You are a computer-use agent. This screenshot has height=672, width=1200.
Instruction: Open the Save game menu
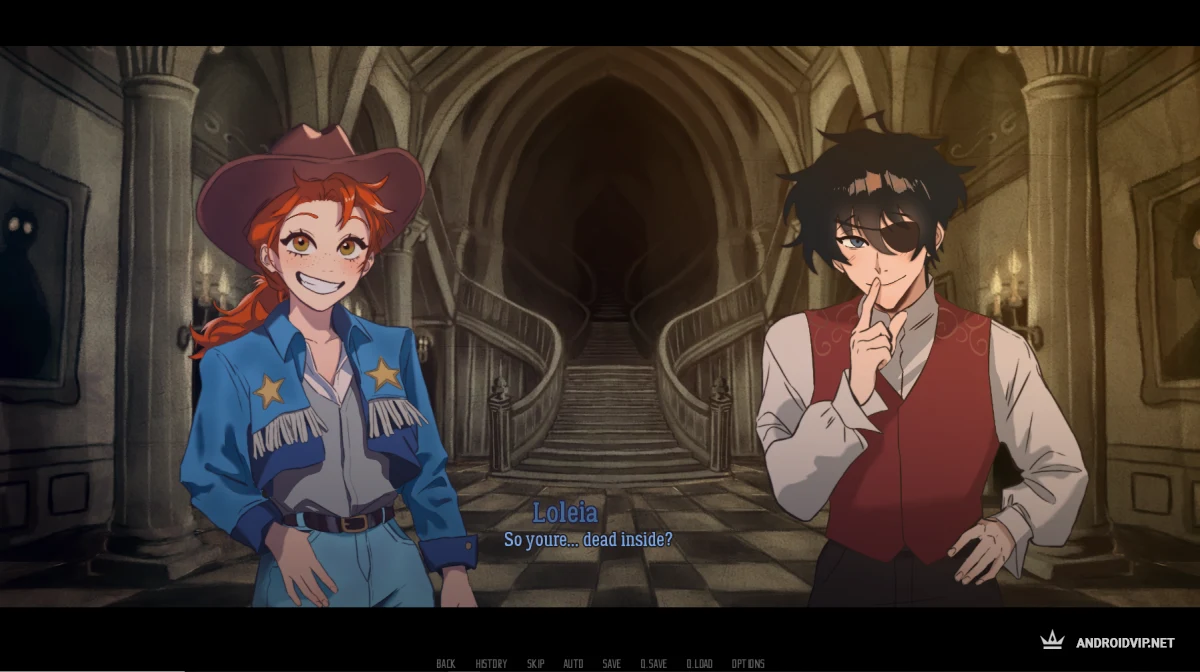coord(611,664)
